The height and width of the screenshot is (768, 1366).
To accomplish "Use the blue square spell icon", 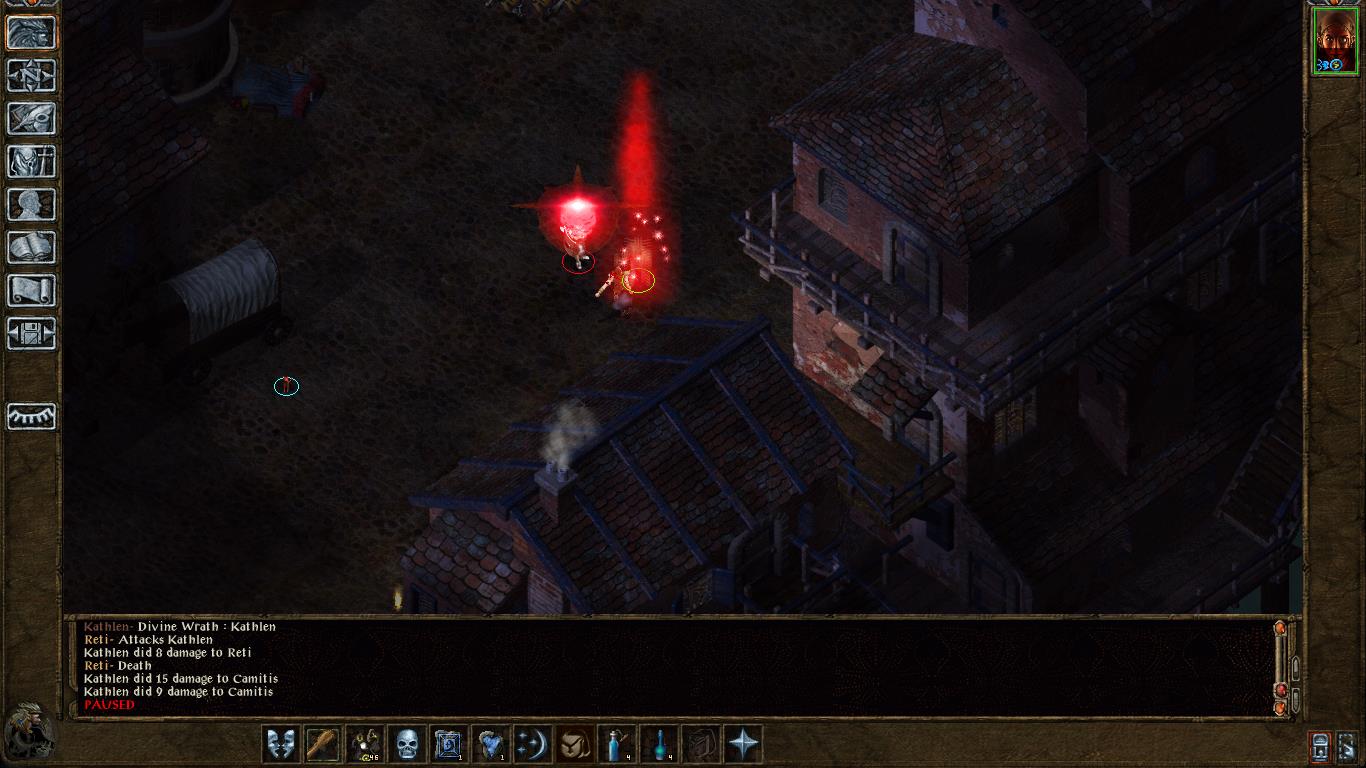I will (x=449, y=744).
